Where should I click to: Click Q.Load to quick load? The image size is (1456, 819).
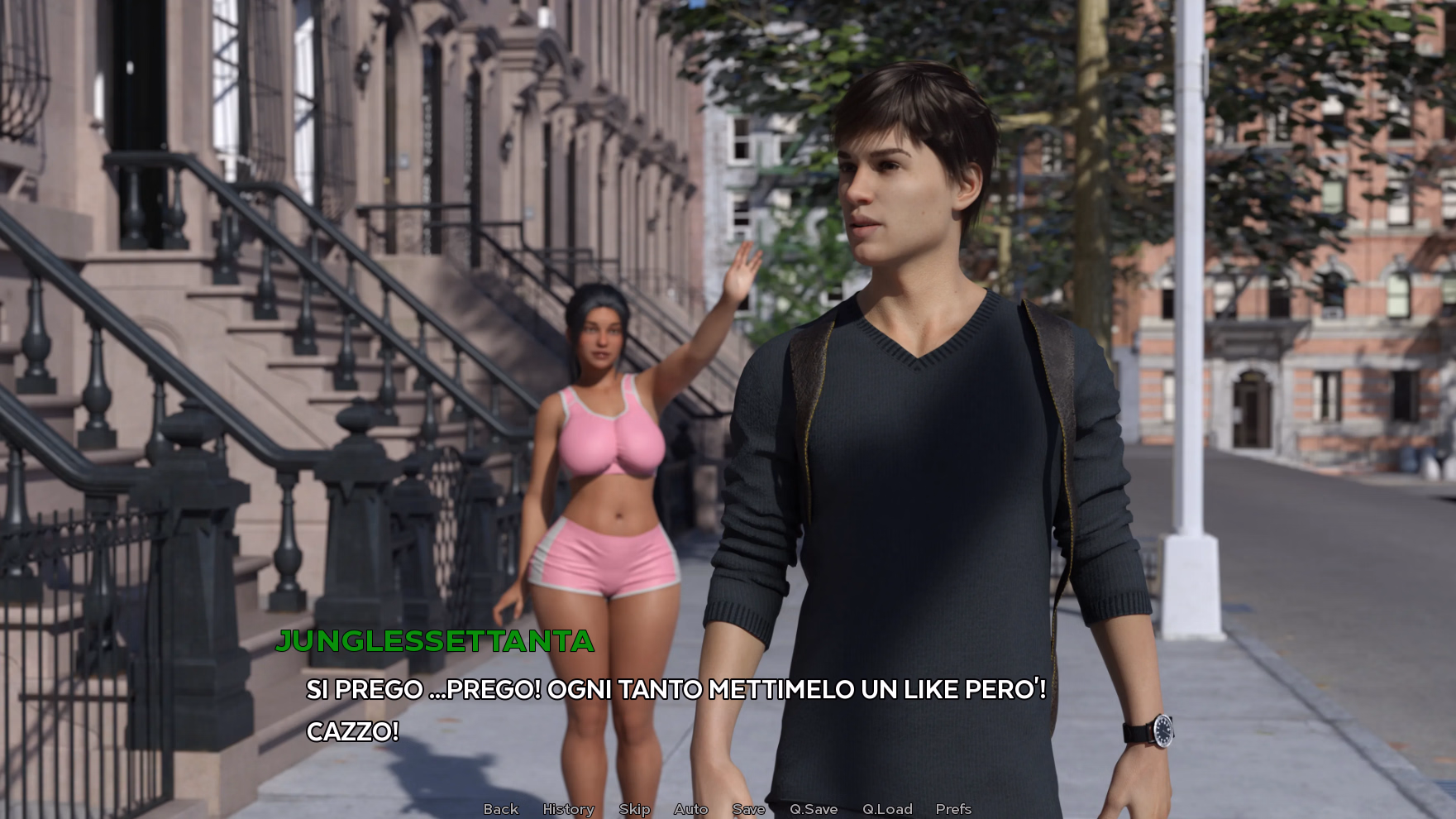click(x=887, y=809)
